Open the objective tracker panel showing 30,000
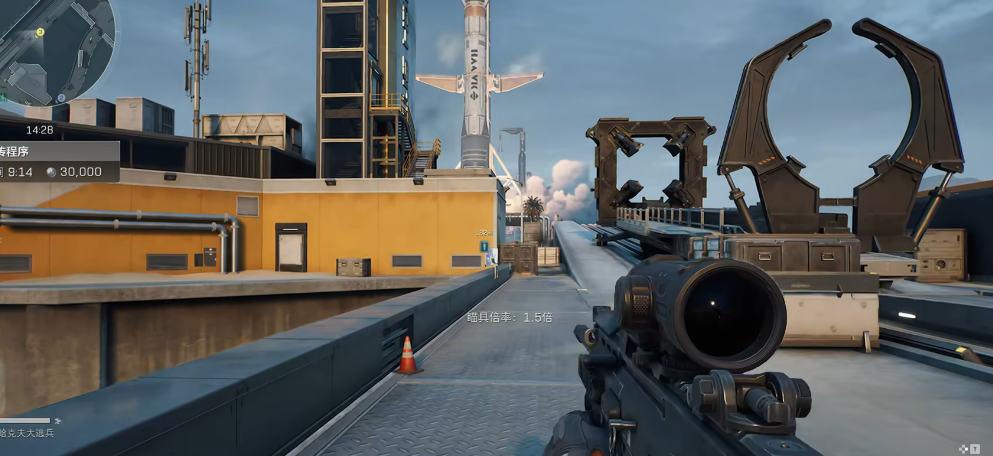Viewport: 993px width, 456px height. [x=58, y=162]
